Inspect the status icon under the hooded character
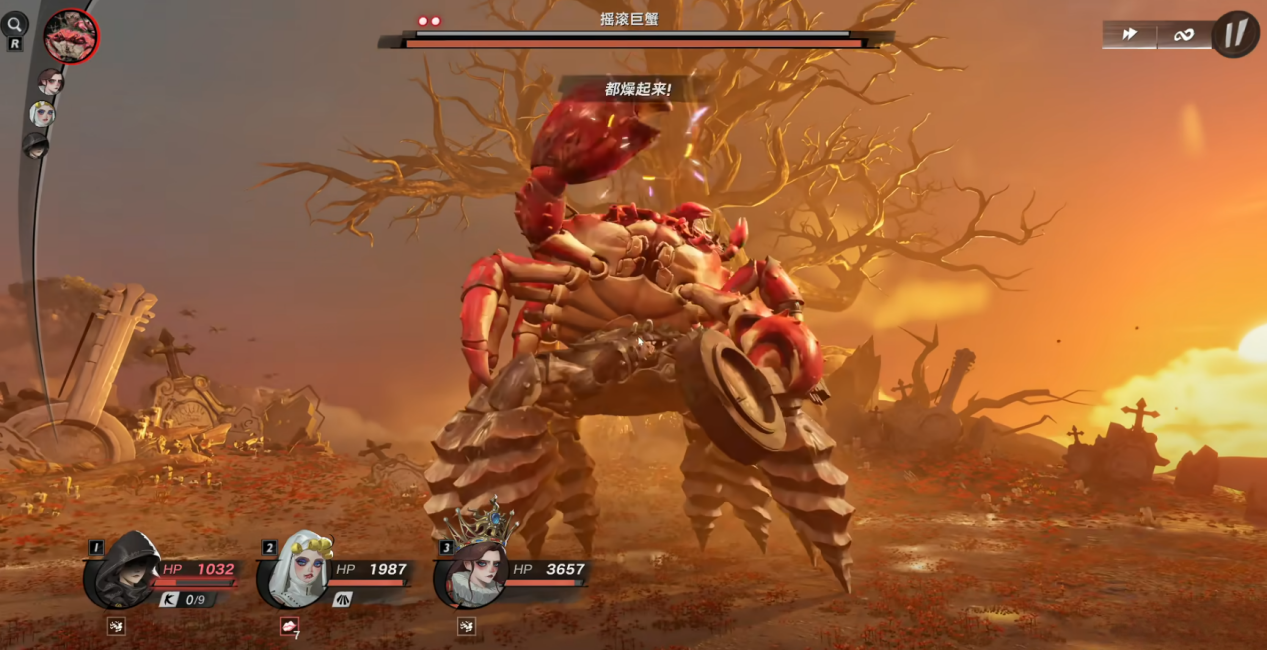 (116, 627)
